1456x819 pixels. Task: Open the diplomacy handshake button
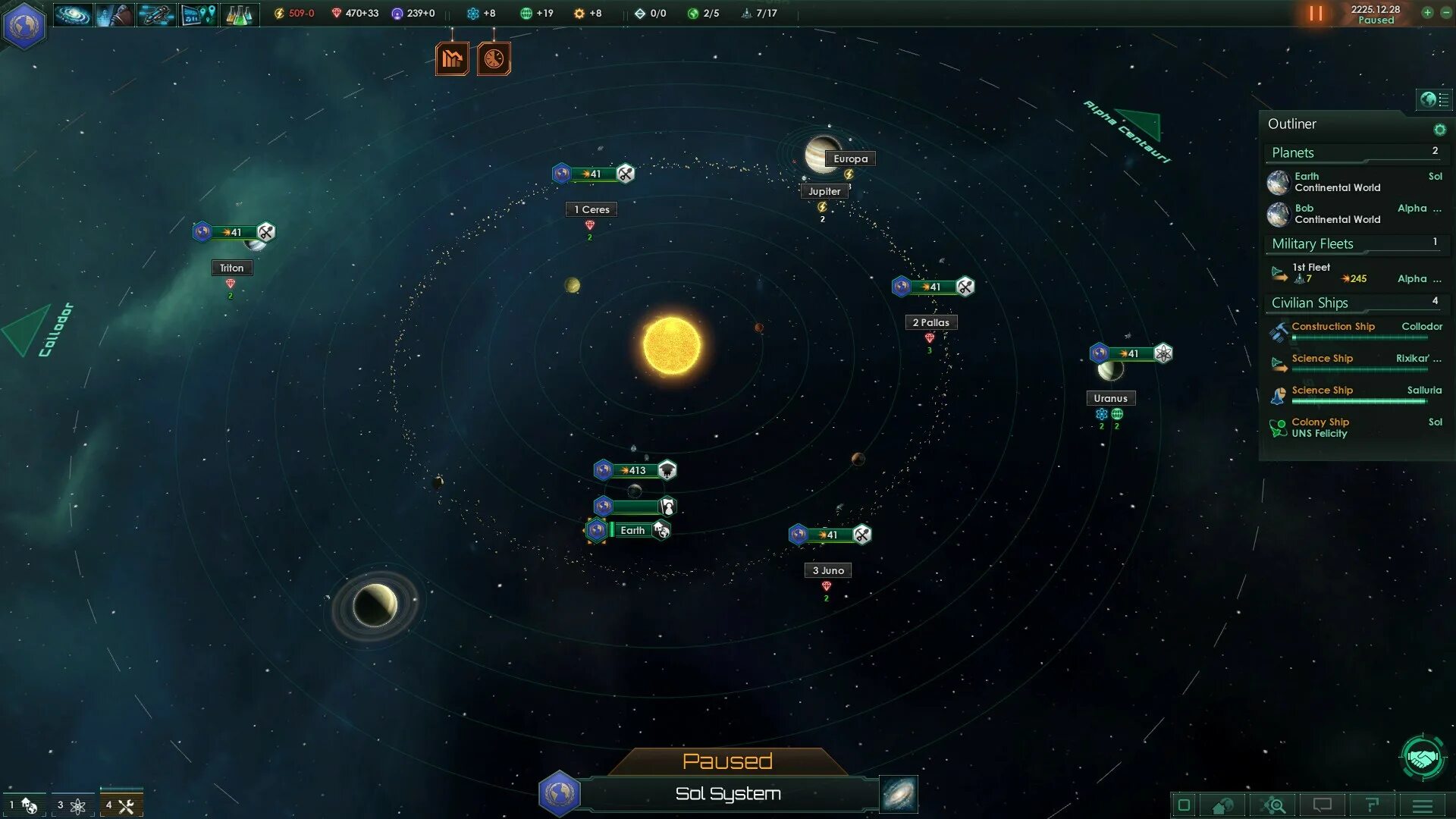(x=1423, y=757)
